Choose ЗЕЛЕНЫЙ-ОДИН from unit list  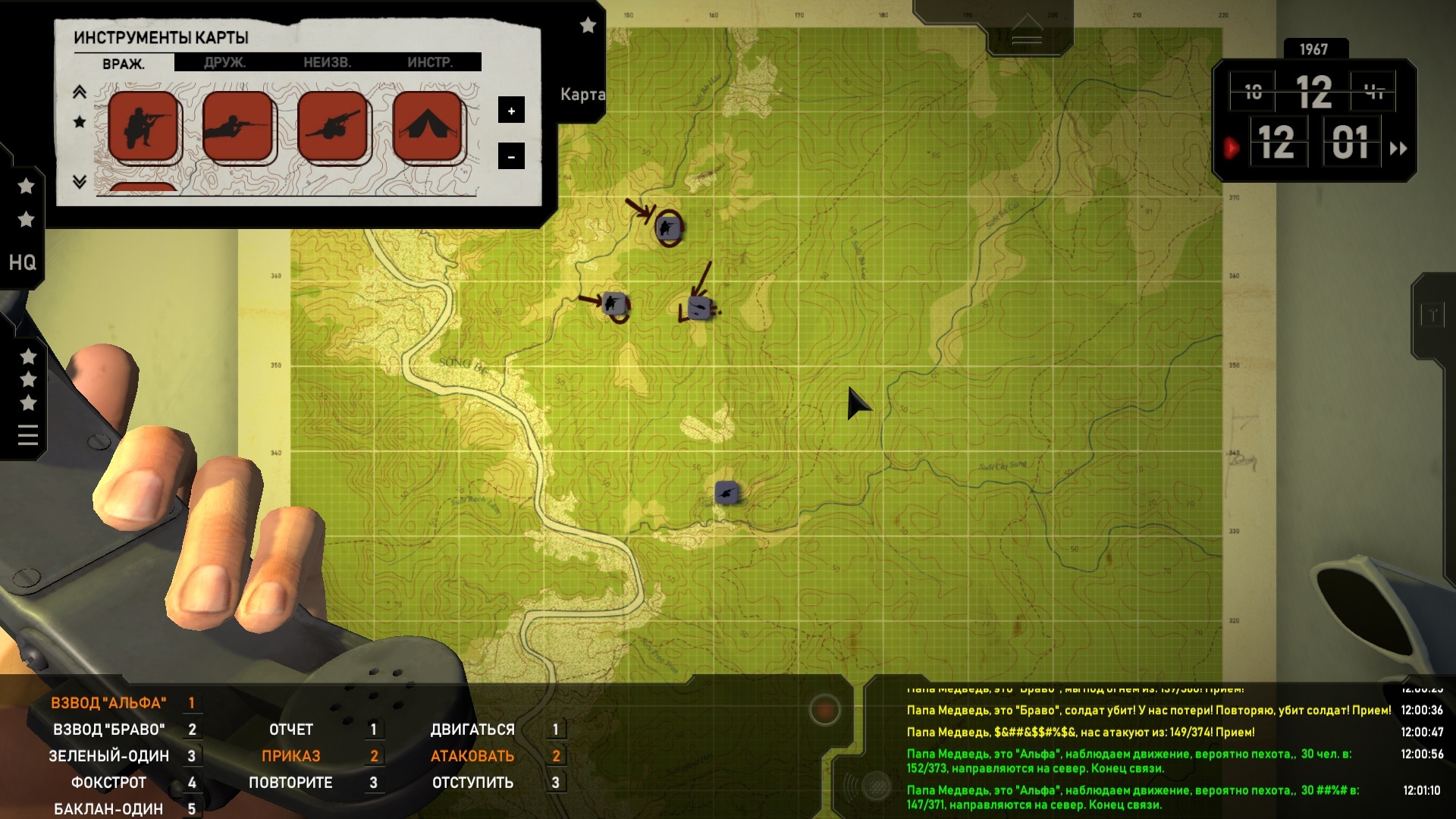pos(109,756)
